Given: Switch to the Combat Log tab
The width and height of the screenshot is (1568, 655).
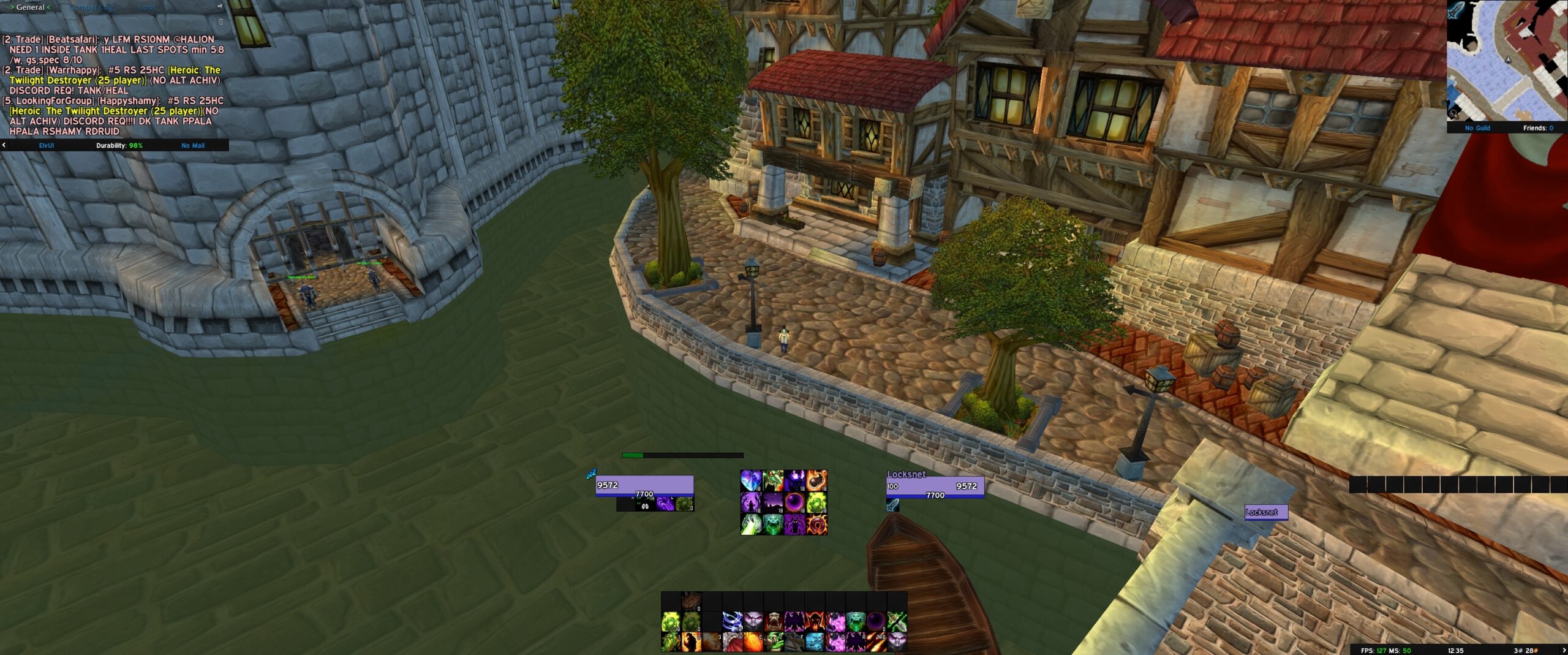Looking at the screenshot, I should [89, 7].
